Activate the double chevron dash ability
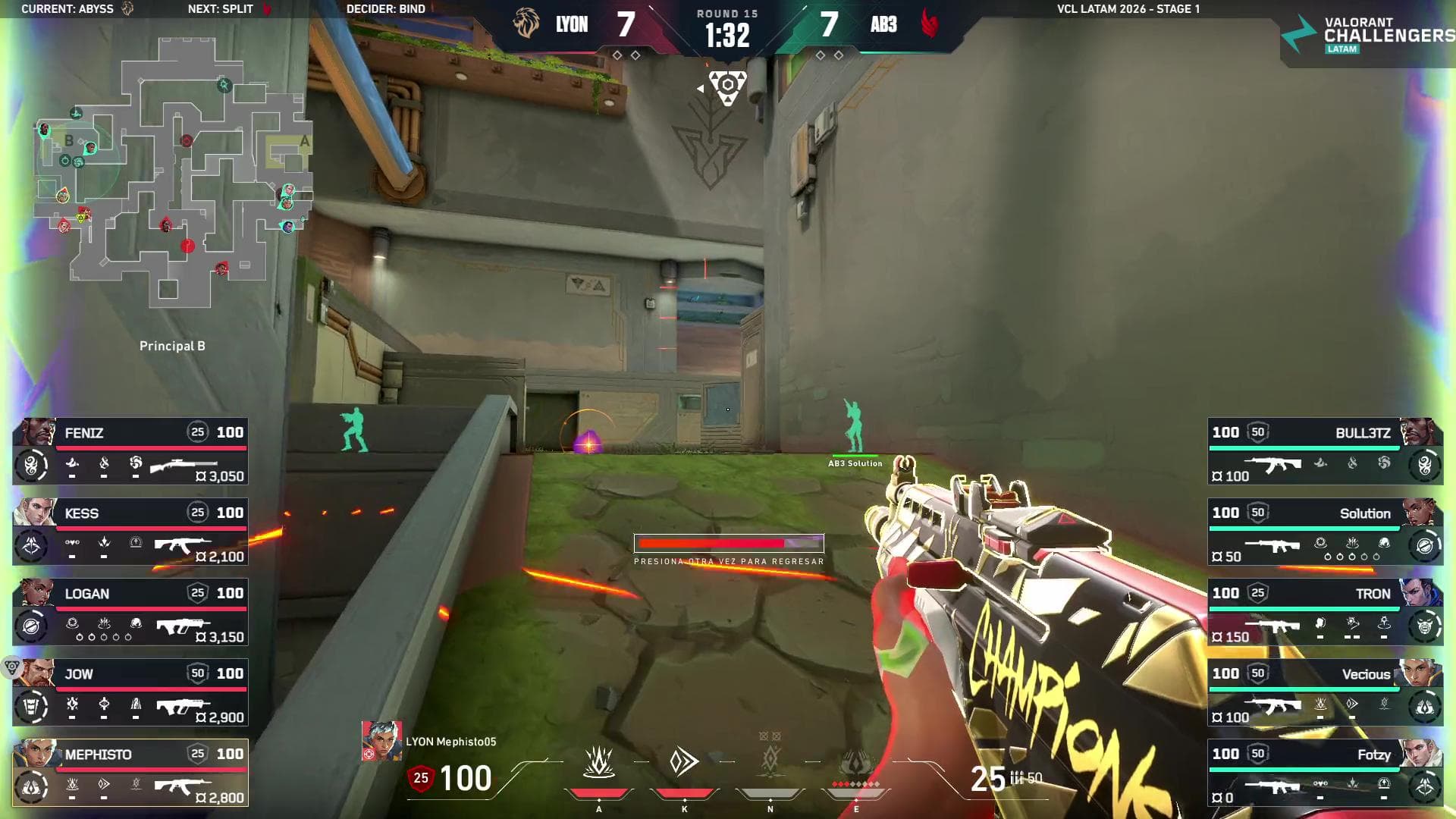The height and width of the screenshot is (819, 1456). pyautogui.click(x=684, y=762)
